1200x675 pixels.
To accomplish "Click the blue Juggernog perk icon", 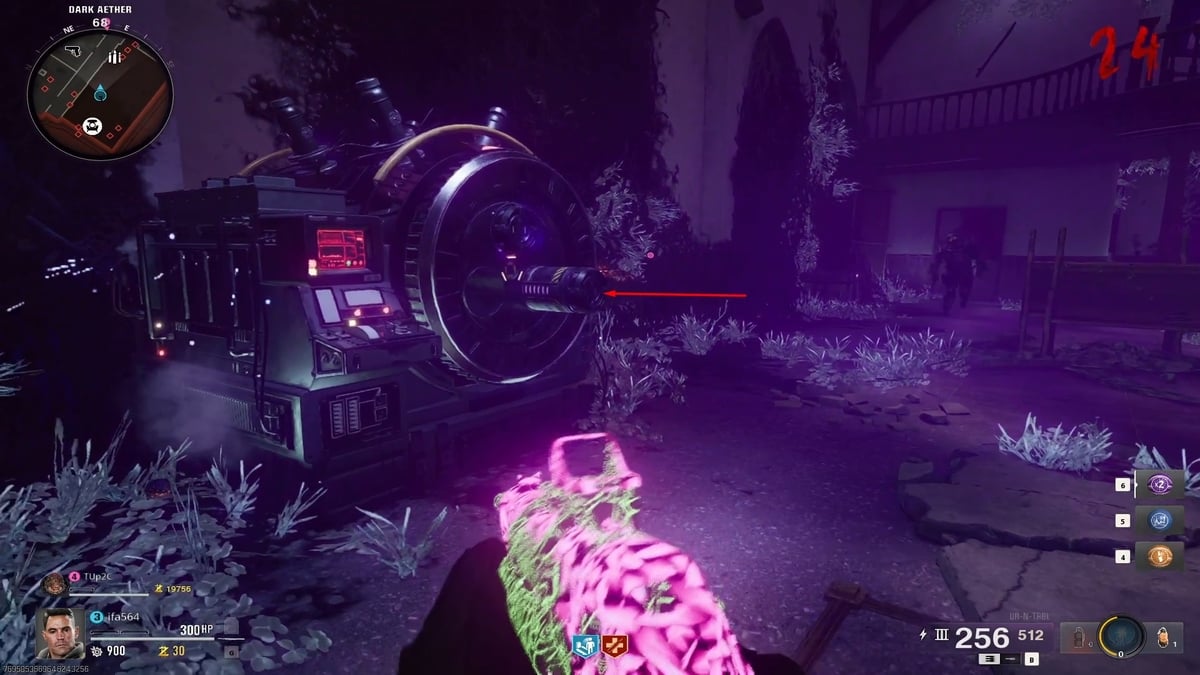I will tap(584, 646).
